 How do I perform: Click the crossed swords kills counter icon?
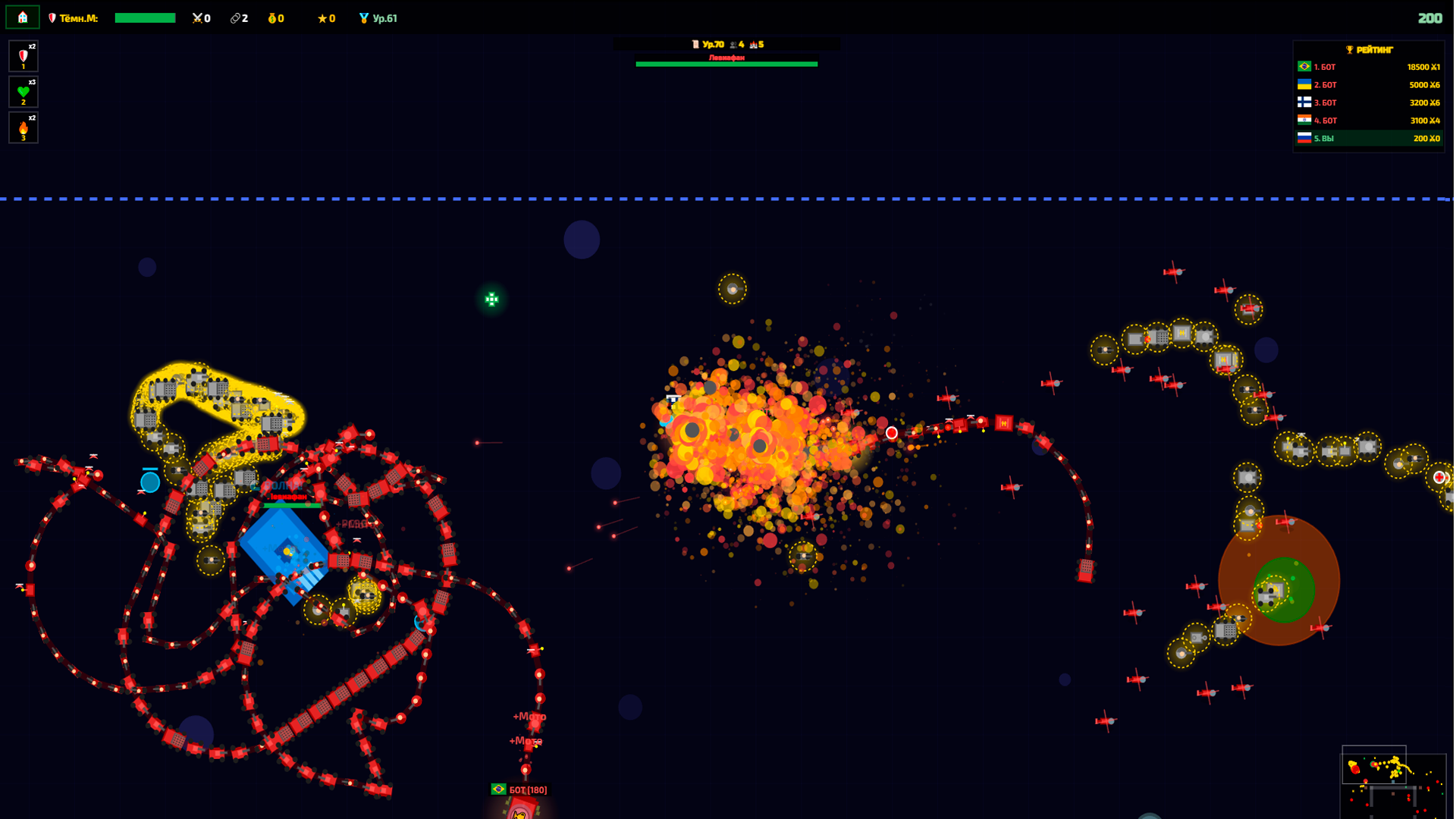196,18
